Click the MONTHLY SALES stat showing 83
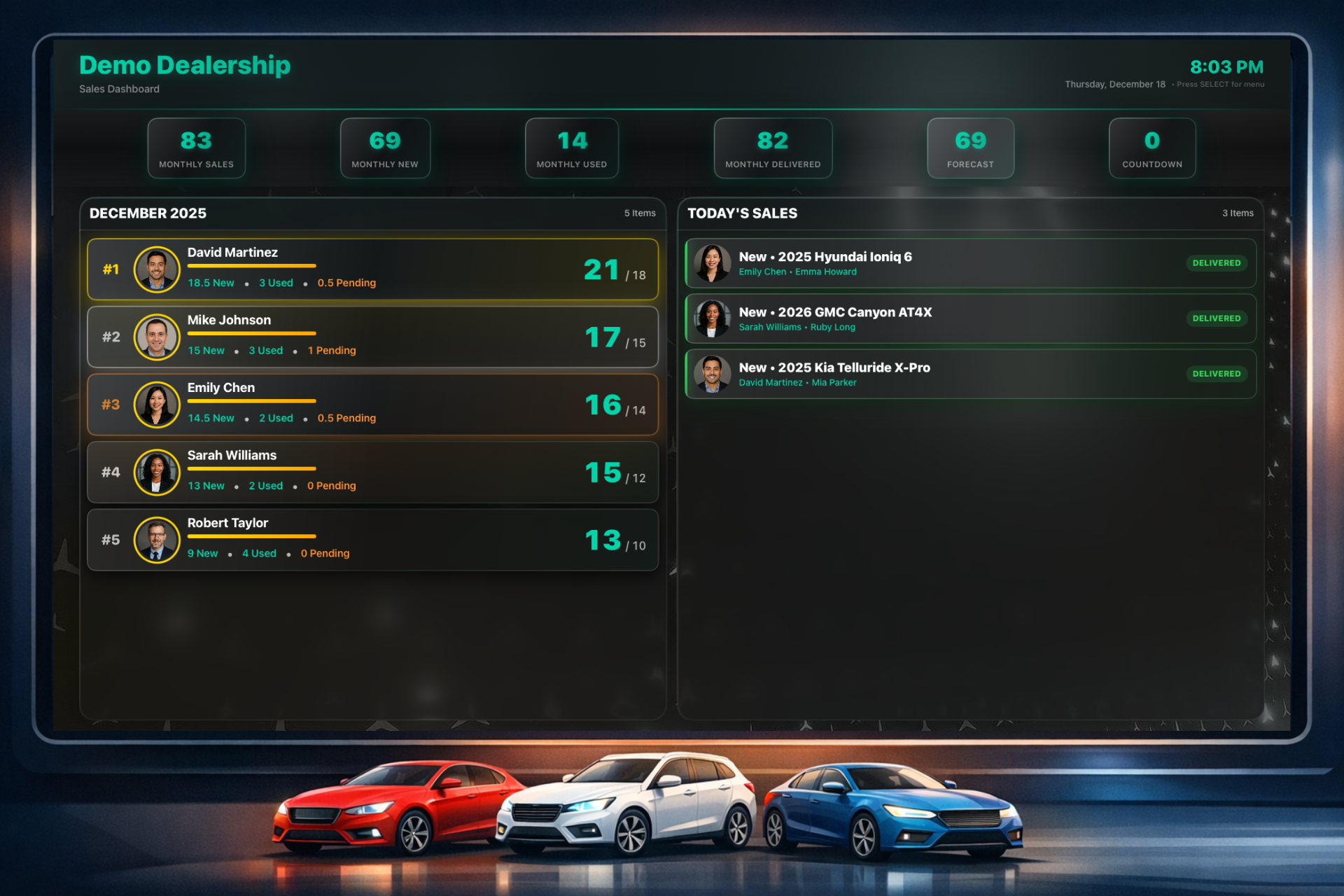This screenshot has height=896, width=1344. pos(197,148)
